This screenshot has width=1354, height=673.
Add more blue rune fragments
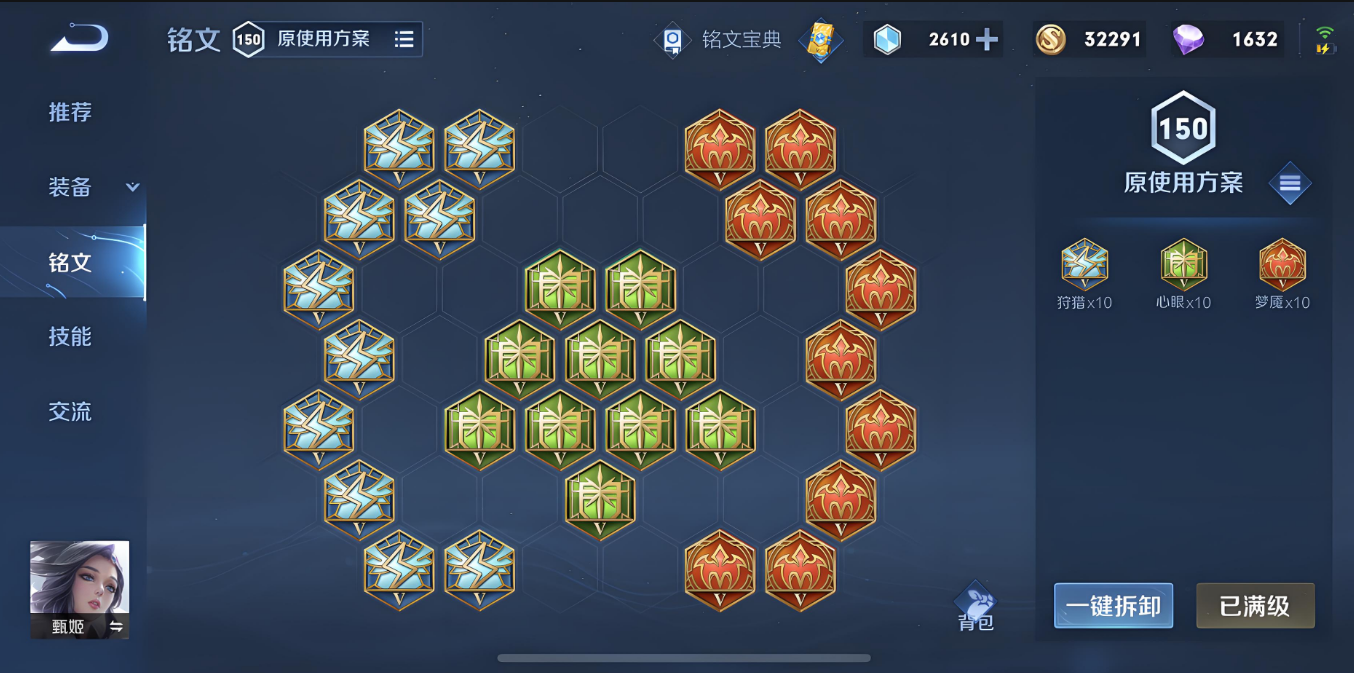click(x=986, y=39)
